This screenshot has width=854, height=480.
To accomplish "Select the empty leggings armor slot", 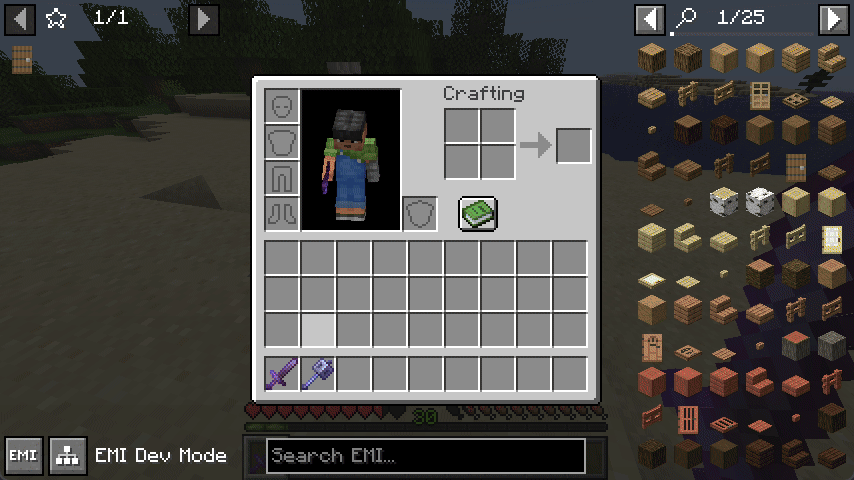I will click(282, 178).
